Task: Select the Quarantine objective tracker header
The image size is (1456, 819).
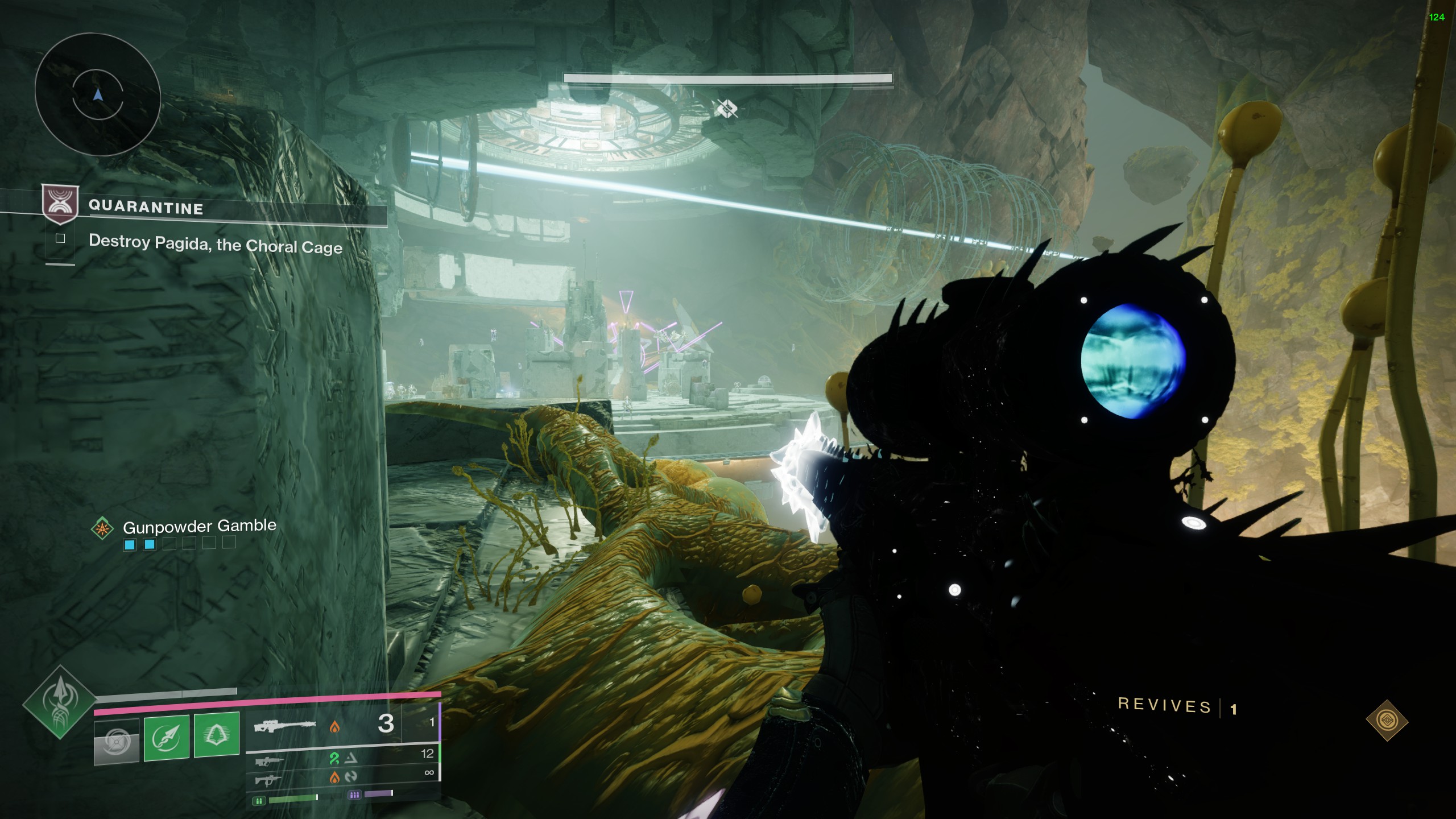Action: [x=146, y=207]
